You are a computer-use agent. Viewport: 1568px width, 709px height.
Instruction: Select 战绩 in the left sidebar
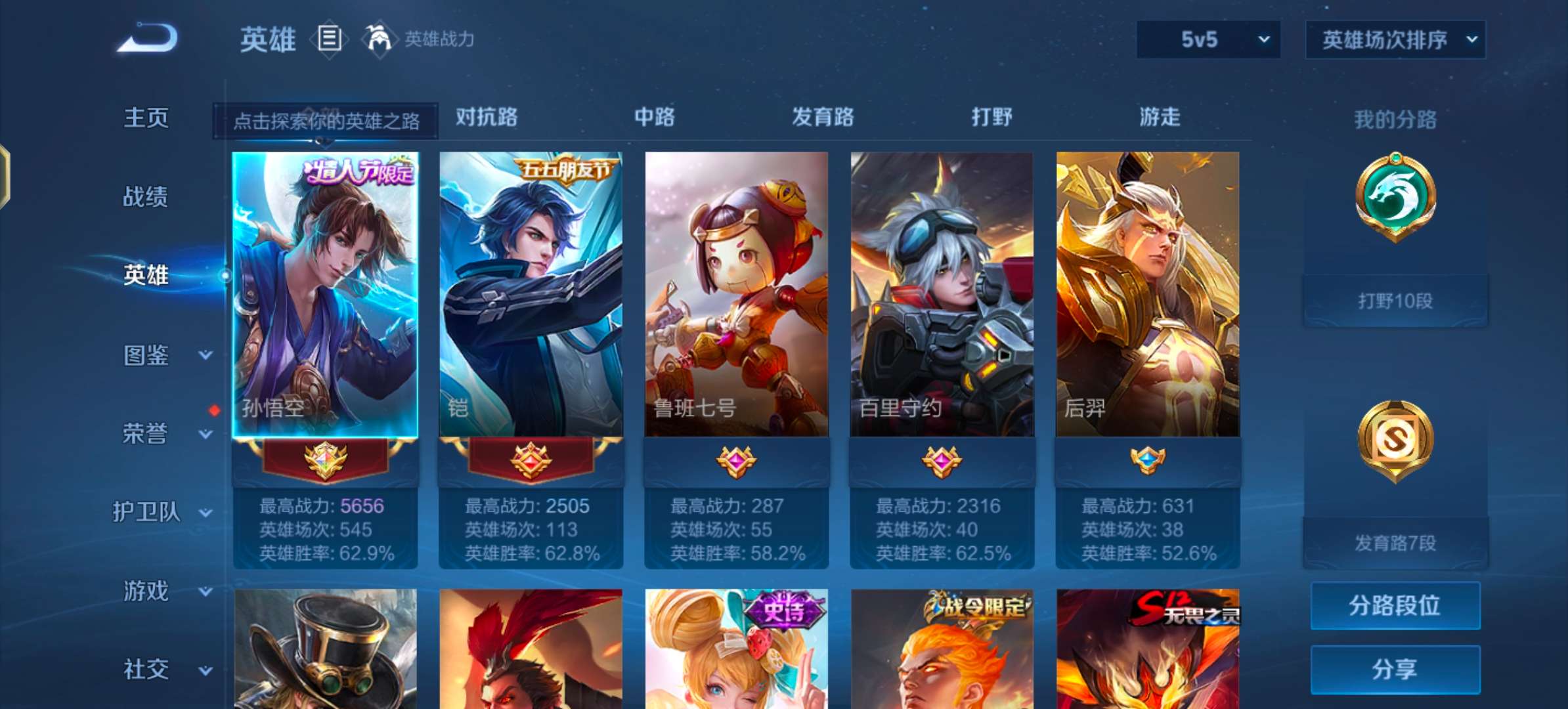pyautogui.click(x=145, y=197)
